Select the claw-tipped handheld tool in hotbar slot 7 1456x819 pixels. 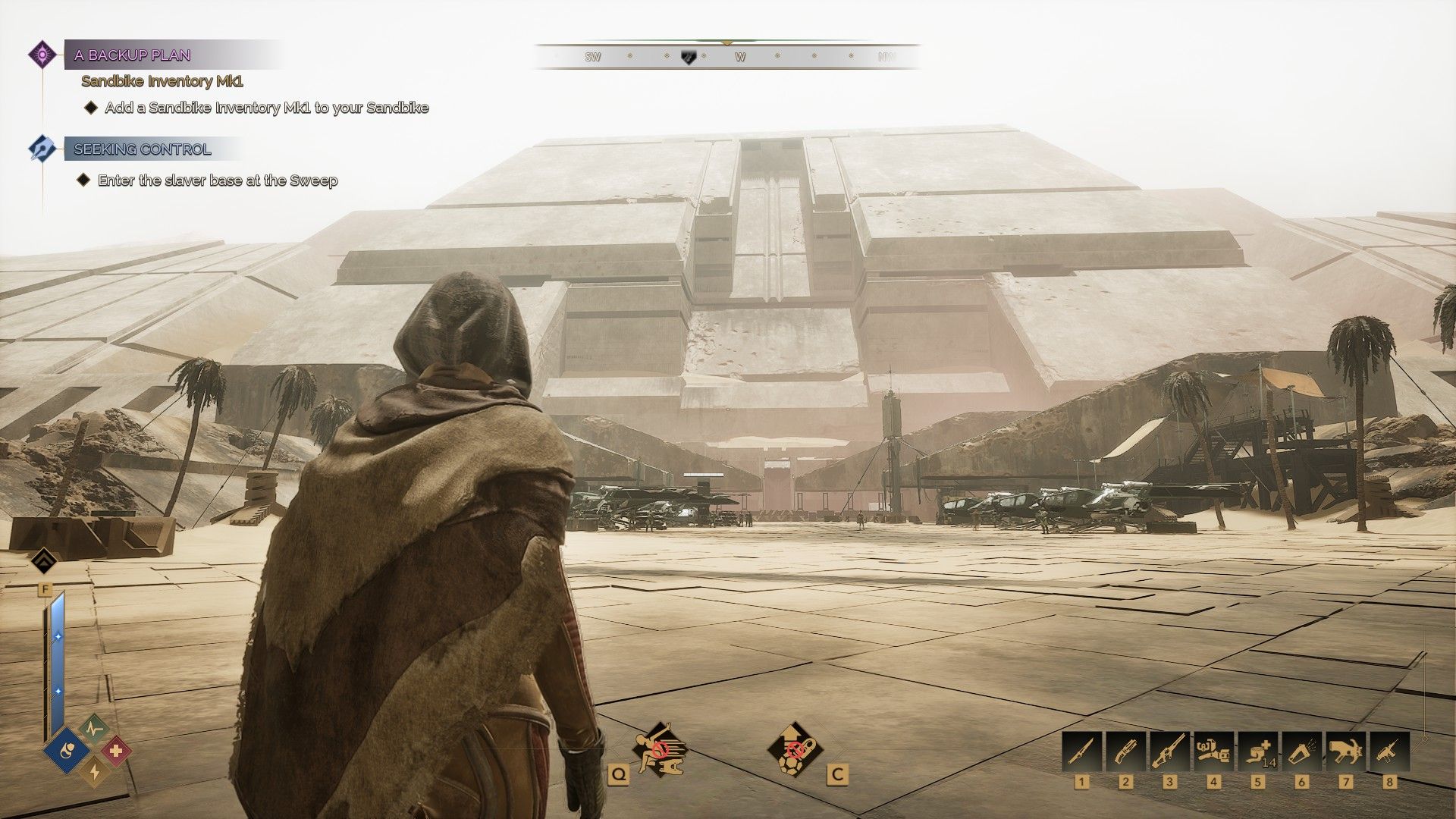(x=1345, y=751)
